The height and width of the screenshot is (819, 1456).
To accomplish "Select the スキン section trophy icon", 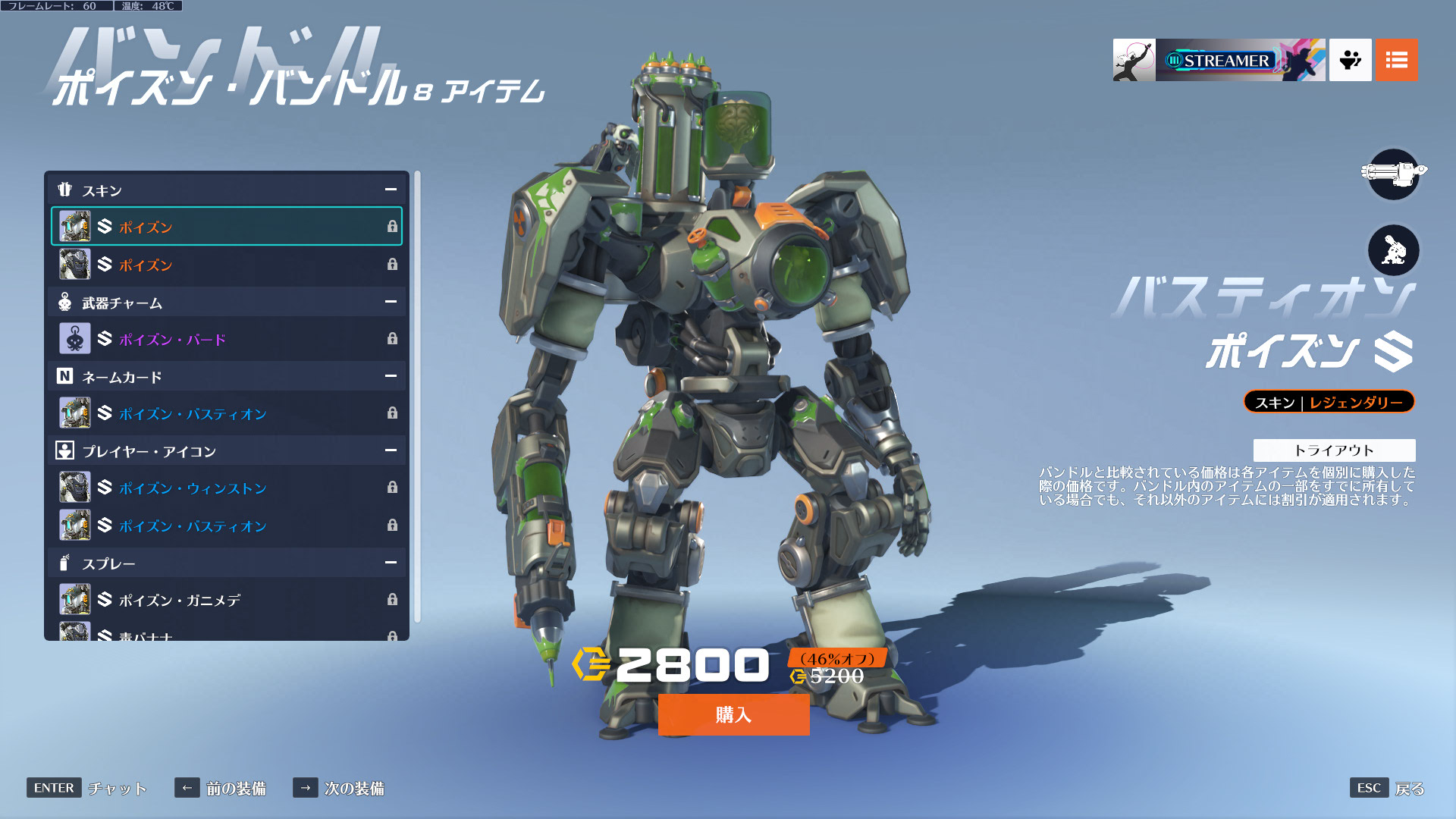I will [67, 190].
